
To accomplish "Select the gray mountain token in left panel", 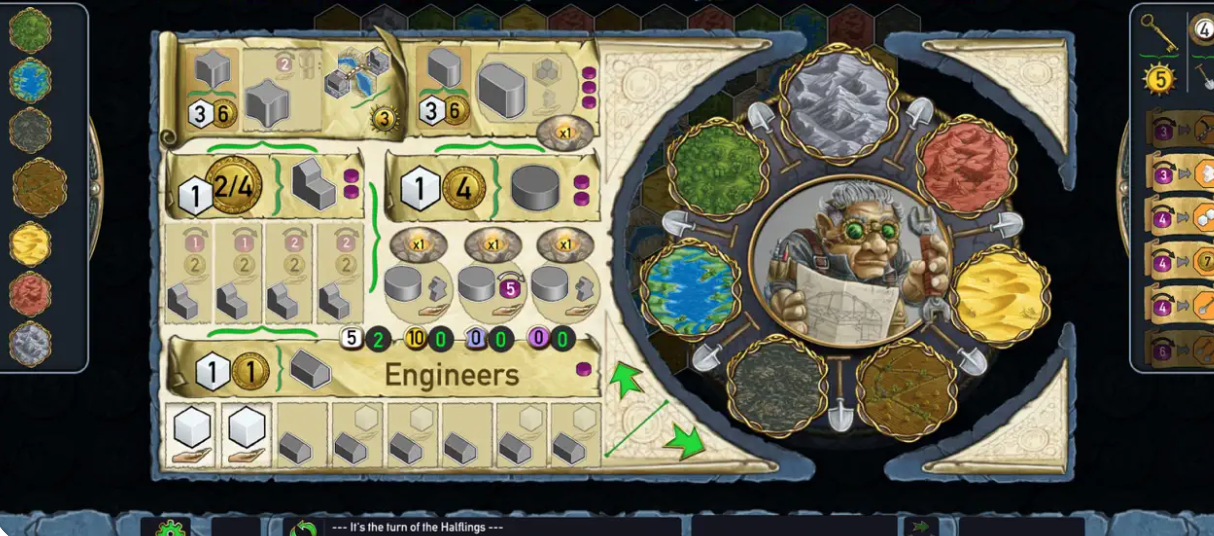I will [31, 343].
